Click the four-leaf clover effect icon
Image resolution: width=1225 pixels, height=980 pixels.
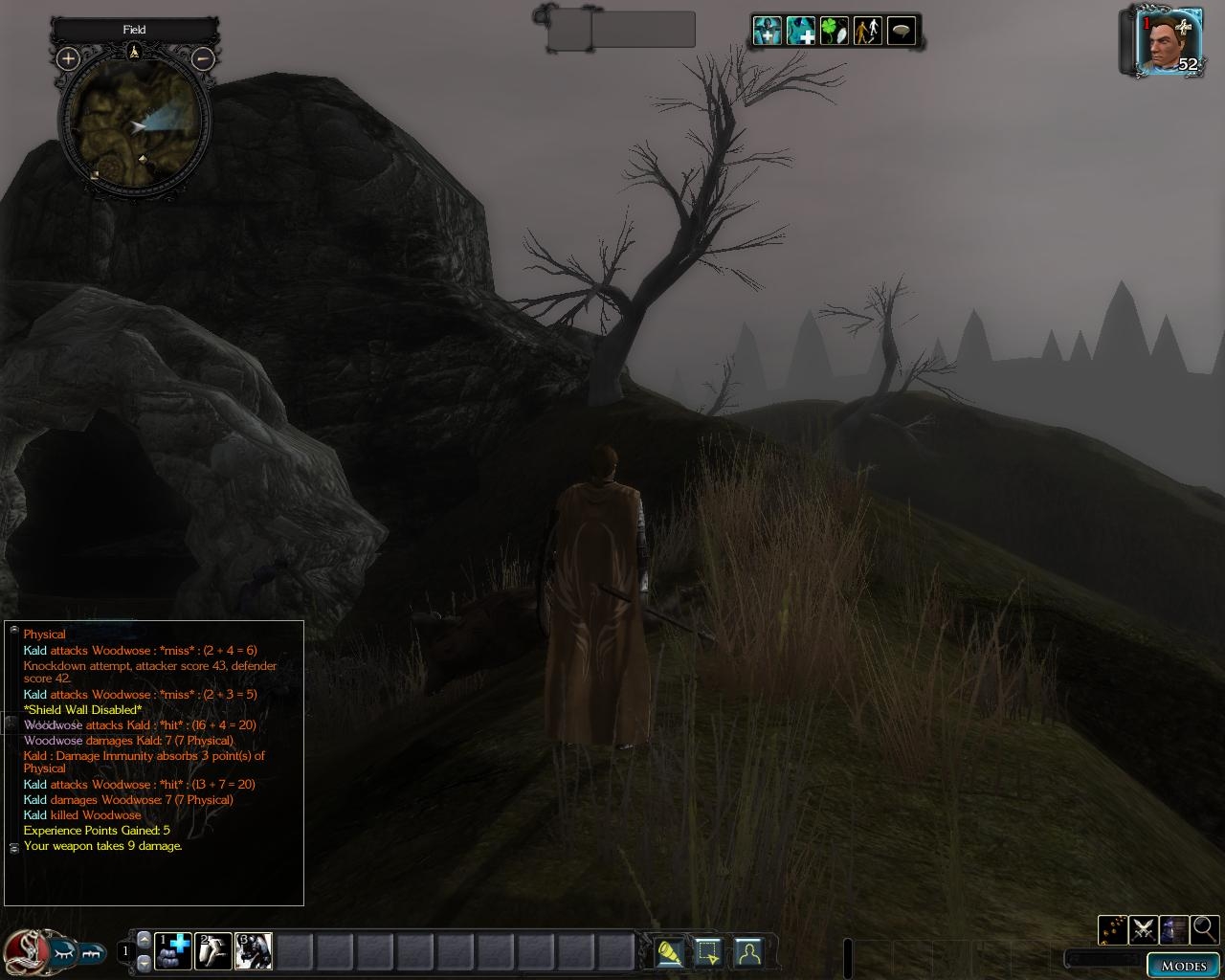(x=834, y=32)
